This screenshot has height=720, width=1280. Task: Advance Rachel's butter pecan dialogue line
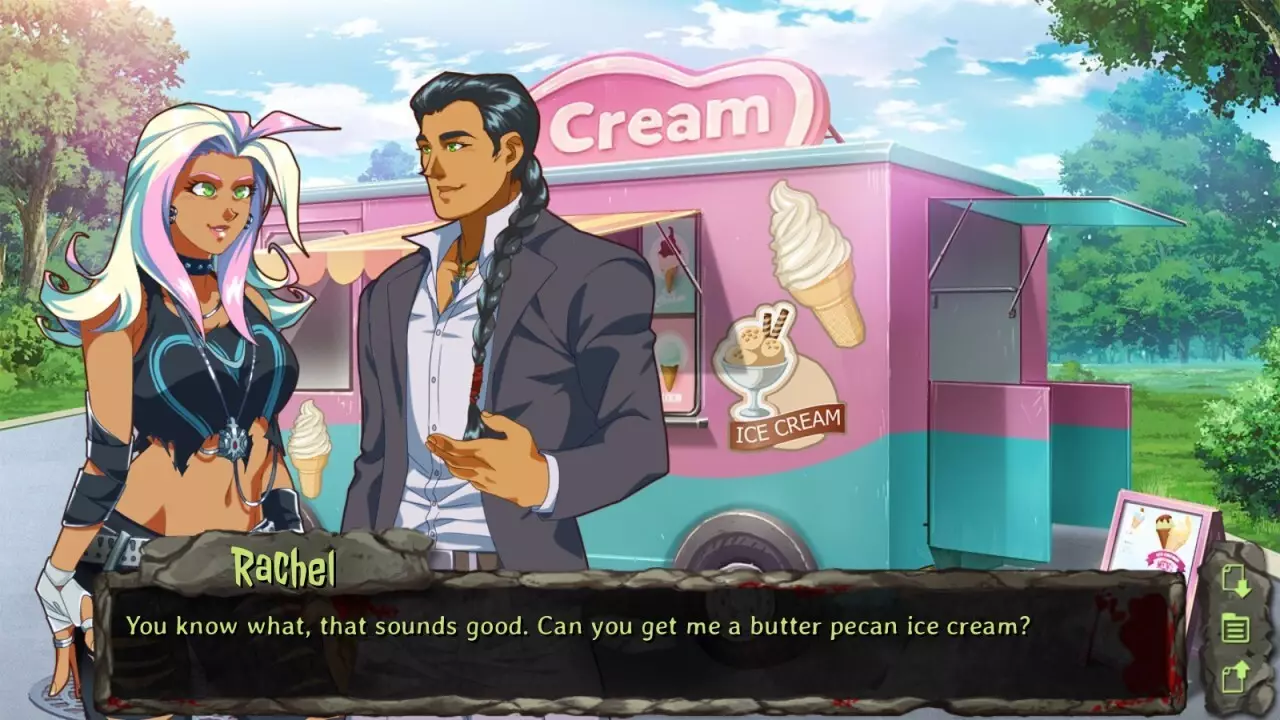(640, 640)
